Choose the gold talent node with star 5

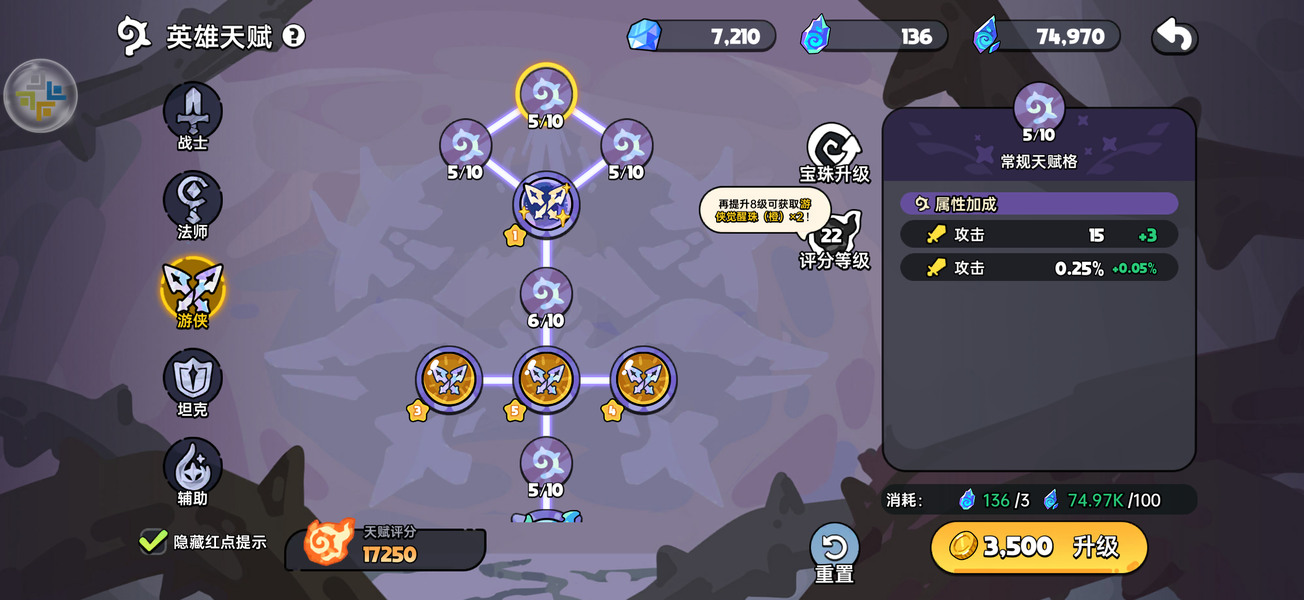(546, 380)
